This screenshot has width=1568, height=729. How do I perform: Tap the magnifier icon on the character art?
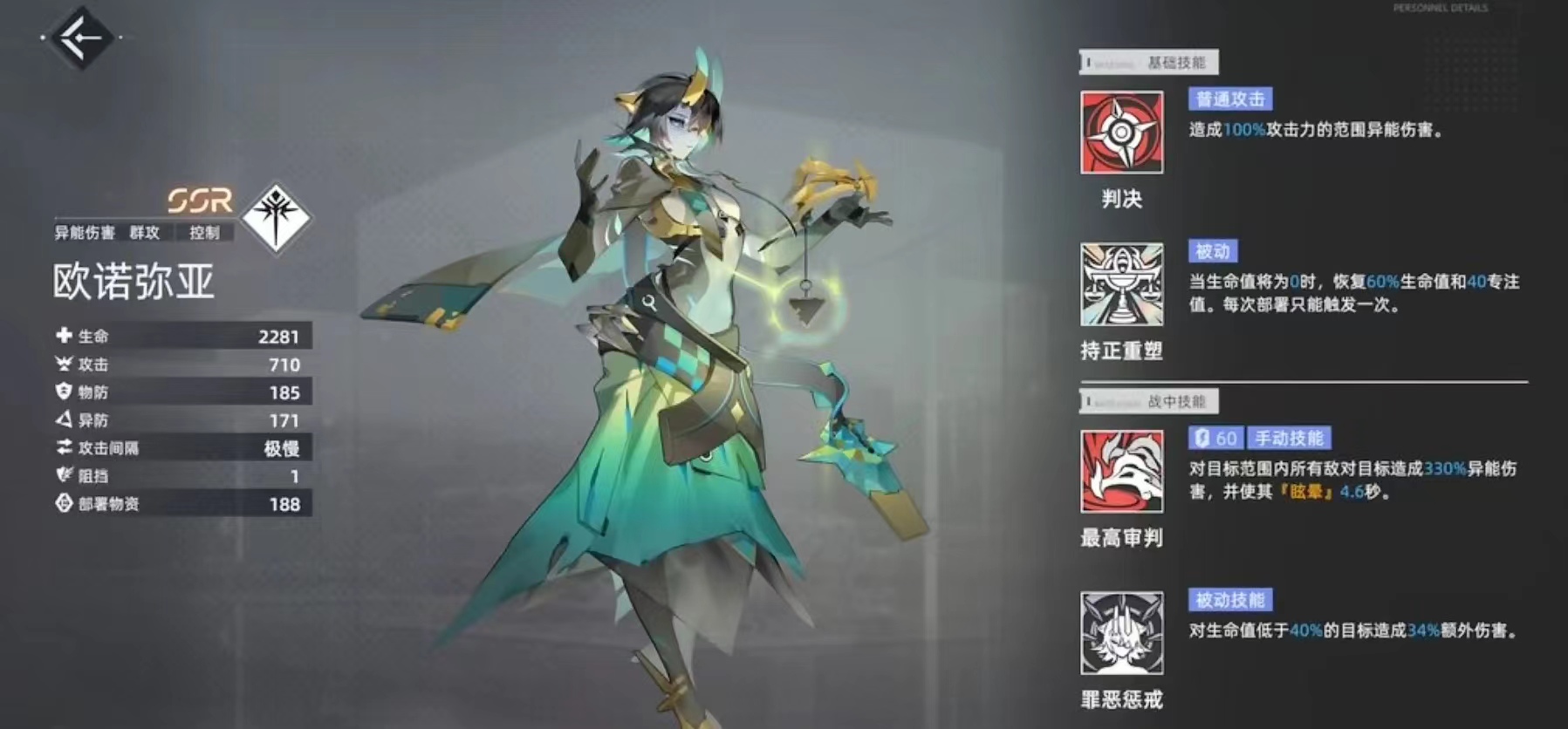point(649,303)
